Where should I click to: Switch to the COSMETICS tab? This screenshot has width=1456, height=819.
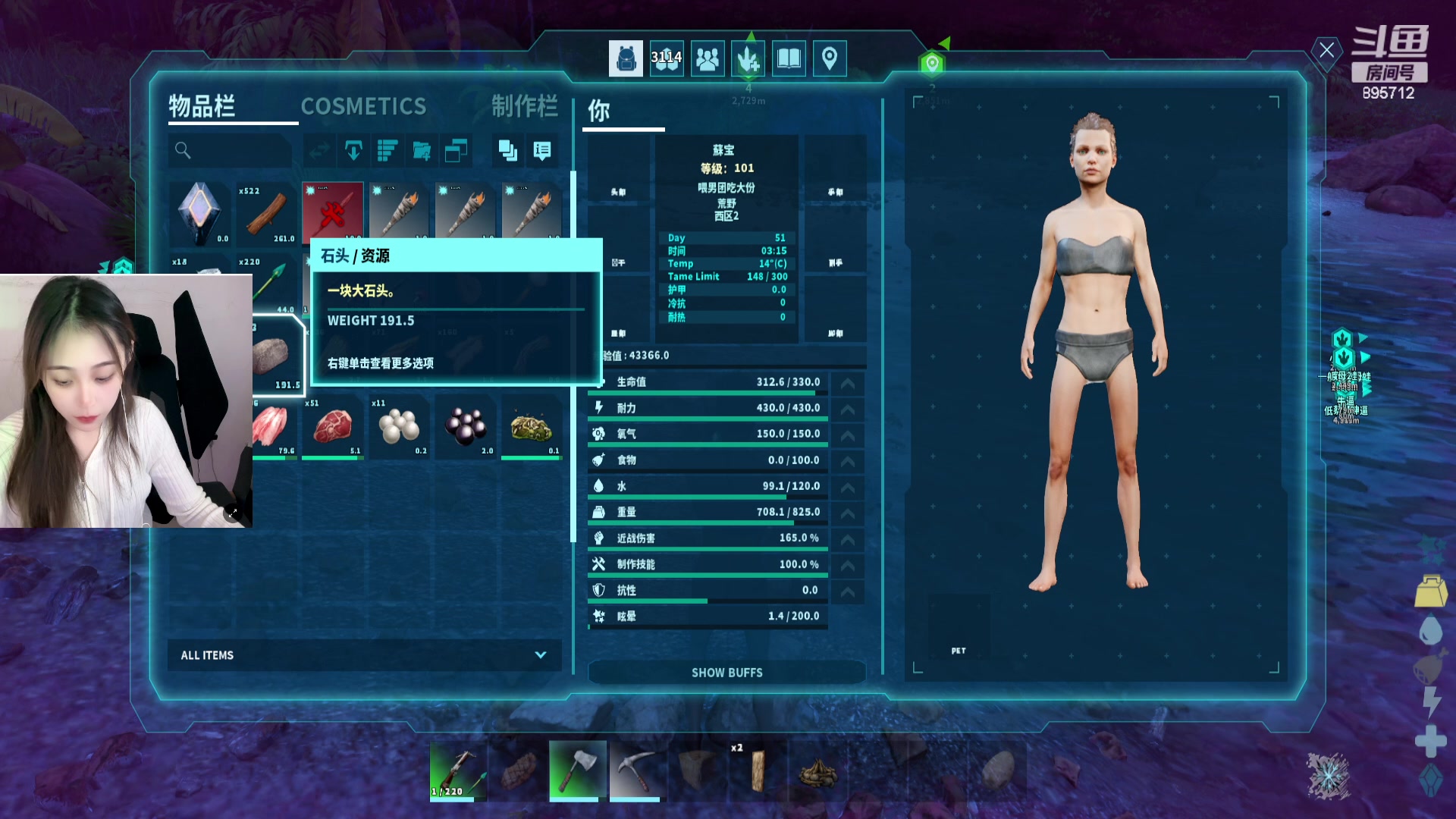363,107
